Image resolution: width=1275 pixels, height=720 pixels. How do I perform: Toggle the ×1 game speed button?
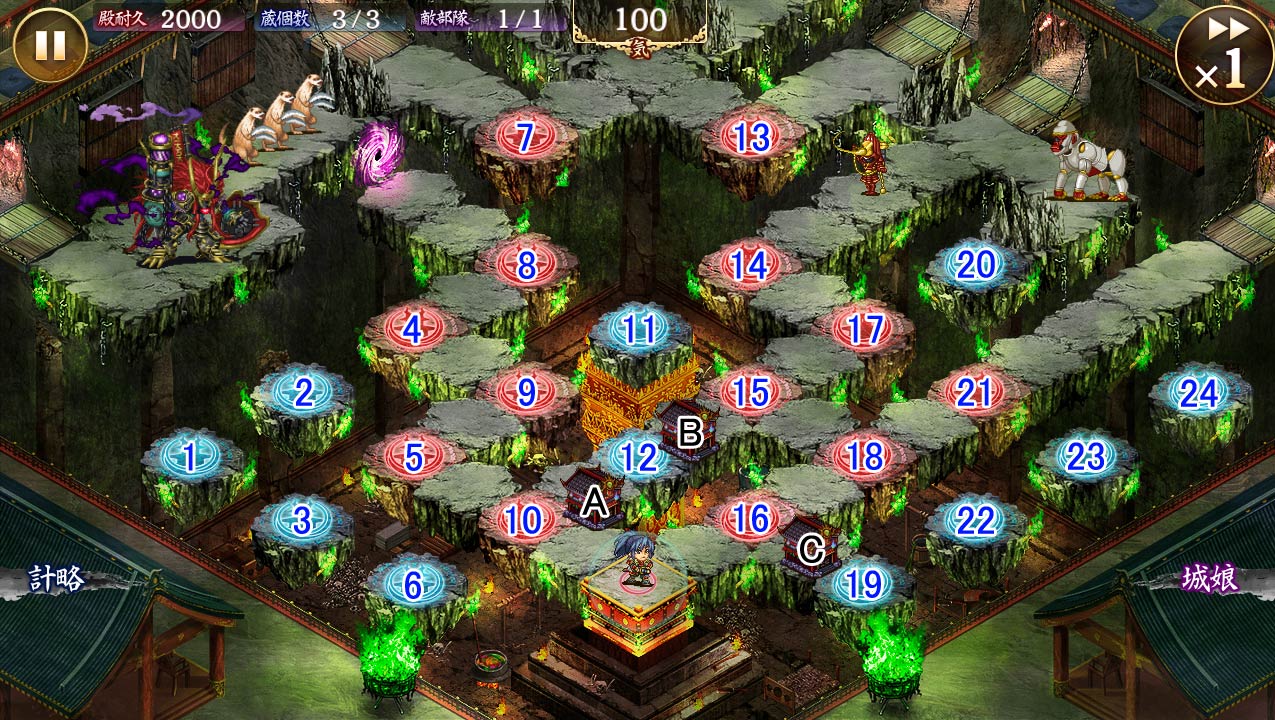point(1224,53)
